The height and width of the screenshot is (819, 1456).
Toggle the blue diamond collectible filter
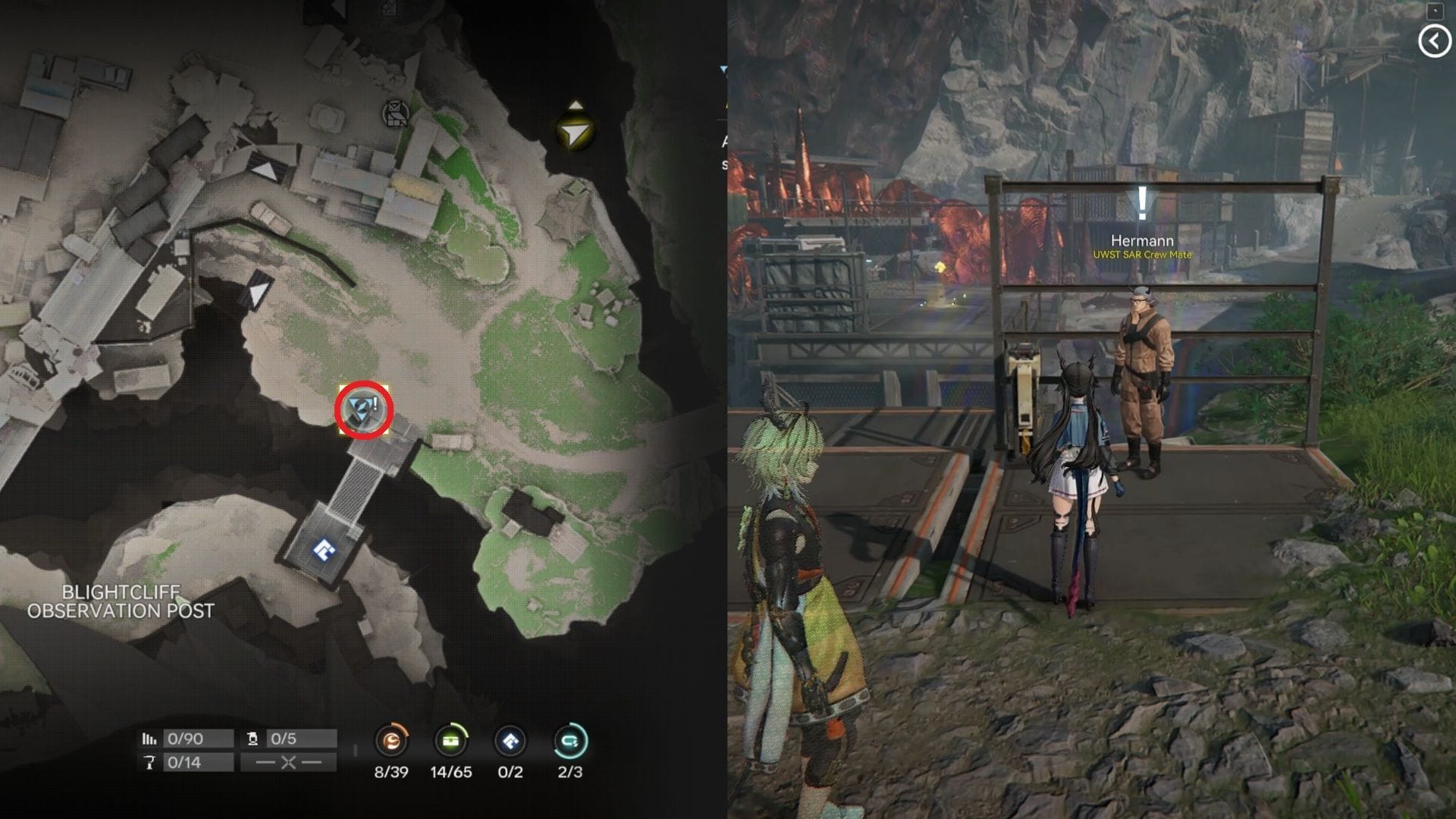[510, 742]
